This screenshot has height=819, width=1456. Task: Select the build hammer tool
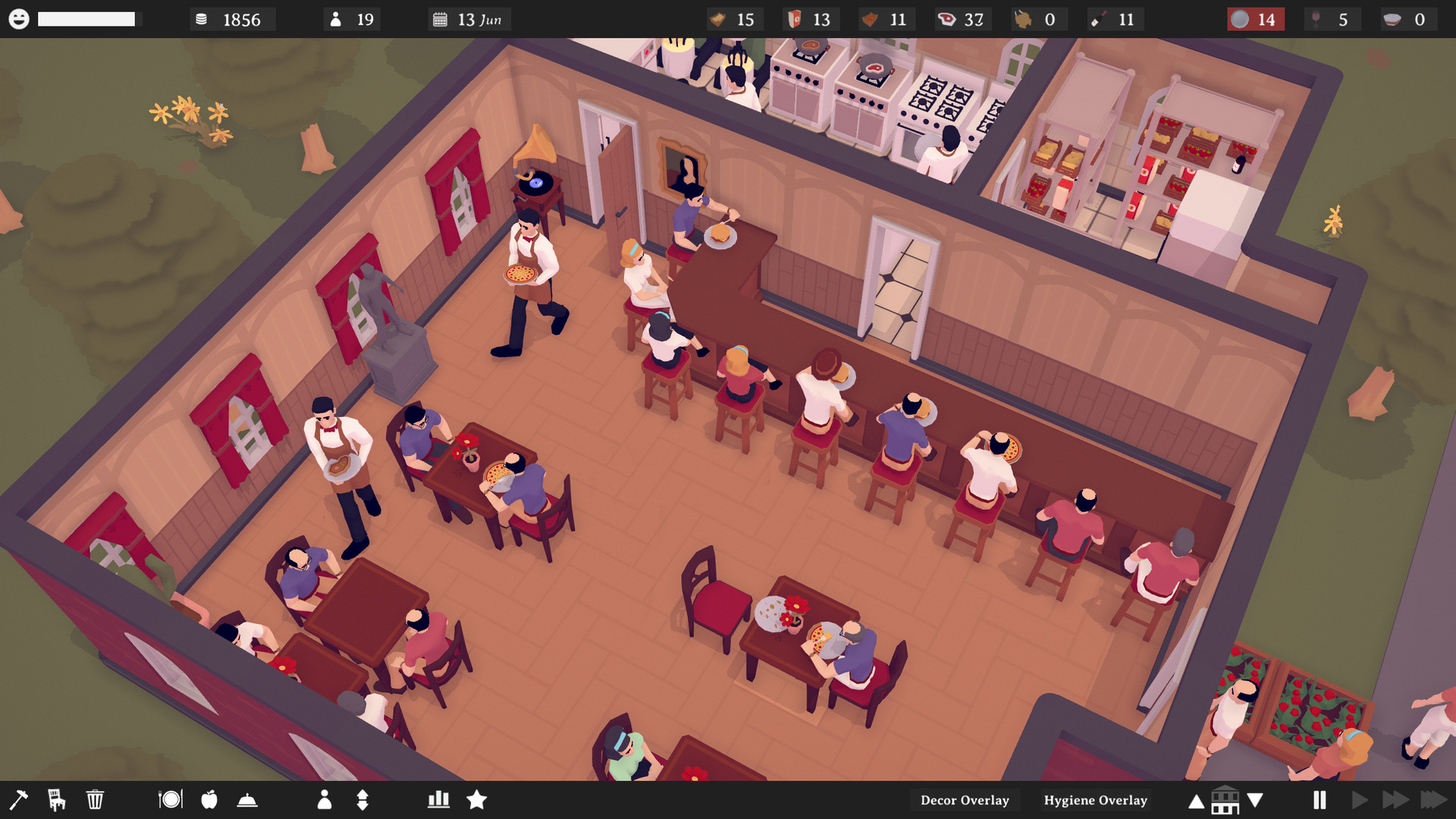click(x=20, y=799)
